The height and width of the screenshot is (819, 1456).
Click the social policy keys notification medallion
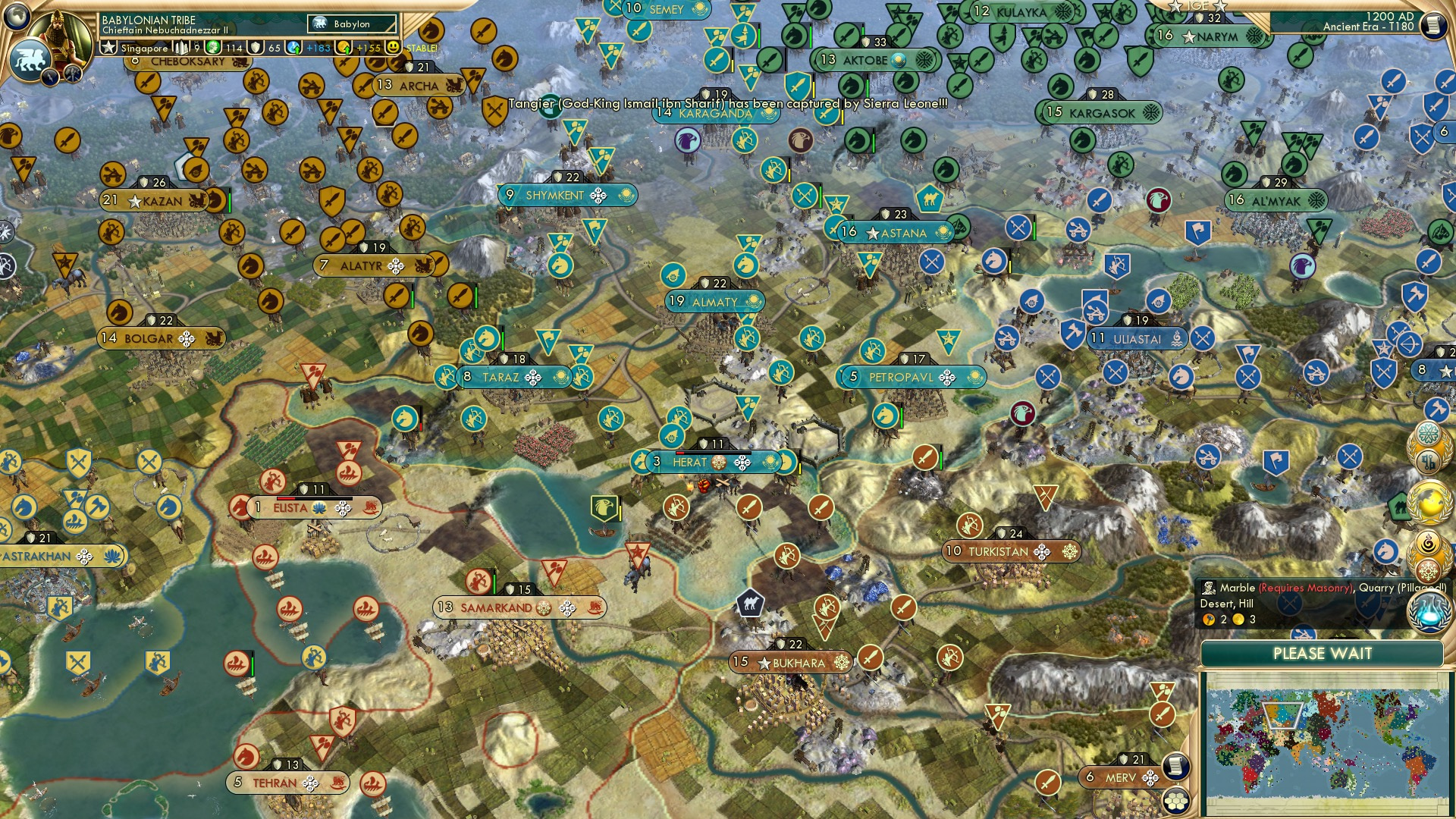point(1428,460)
